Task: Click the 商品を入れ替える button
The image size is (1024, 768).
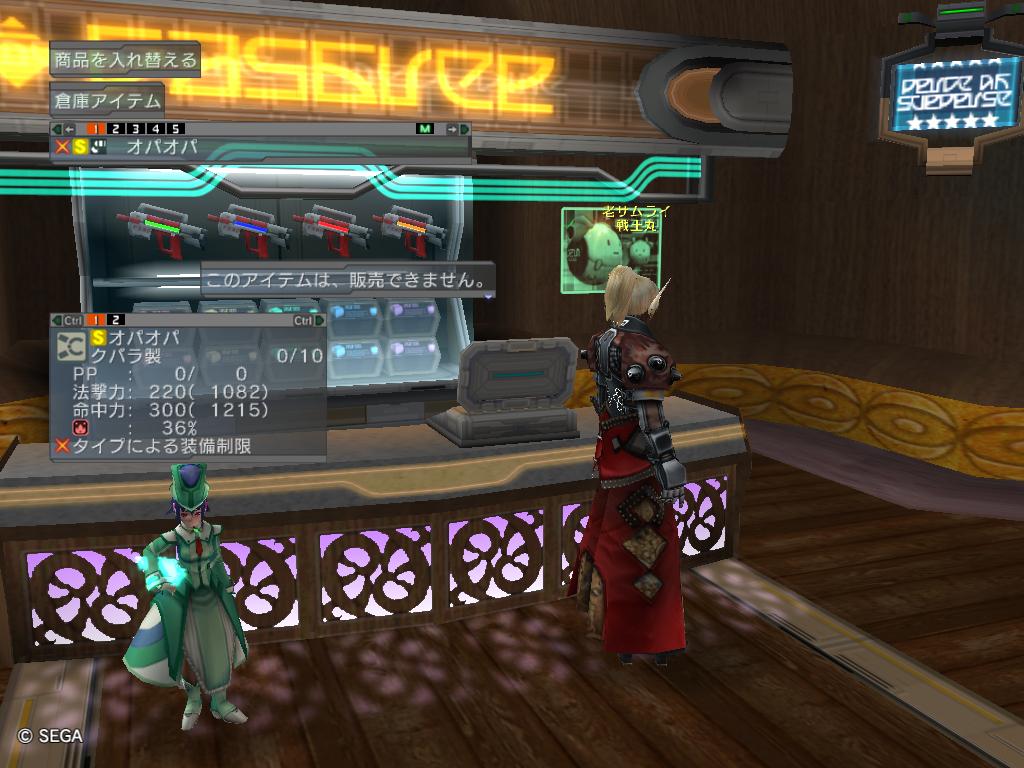Action: coord(124,60)
